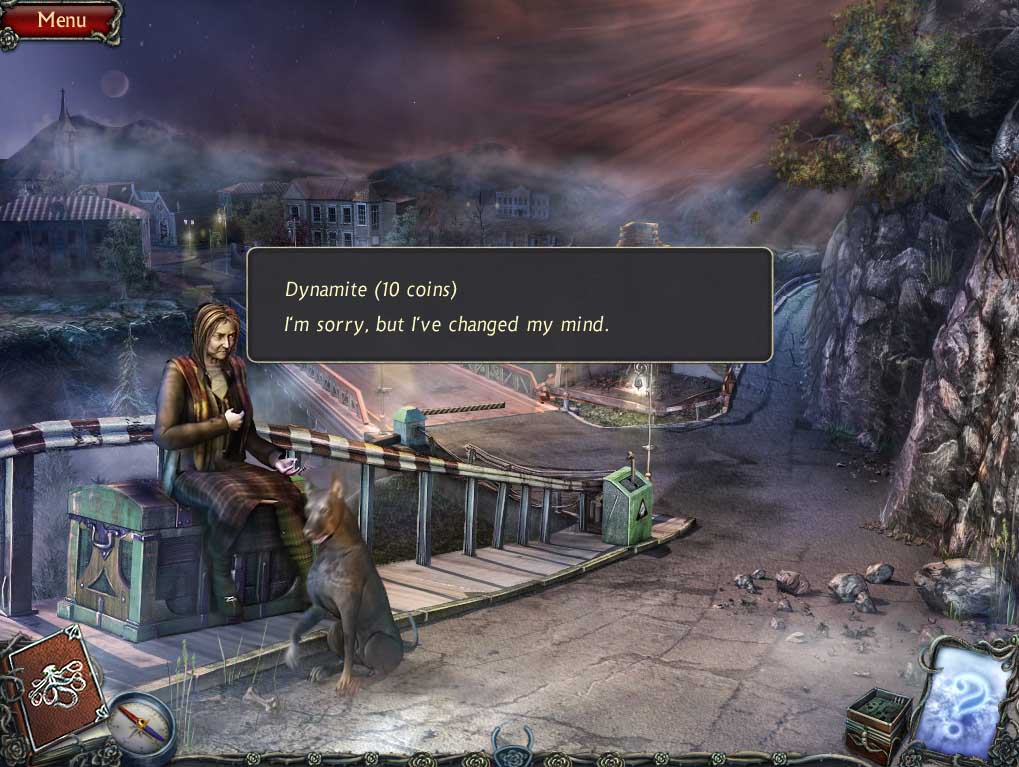This screenshot has width=1019, height=767.
Task: Choose the Dynamite (10 coins) dialogue option
Action: tap(370, 290)
